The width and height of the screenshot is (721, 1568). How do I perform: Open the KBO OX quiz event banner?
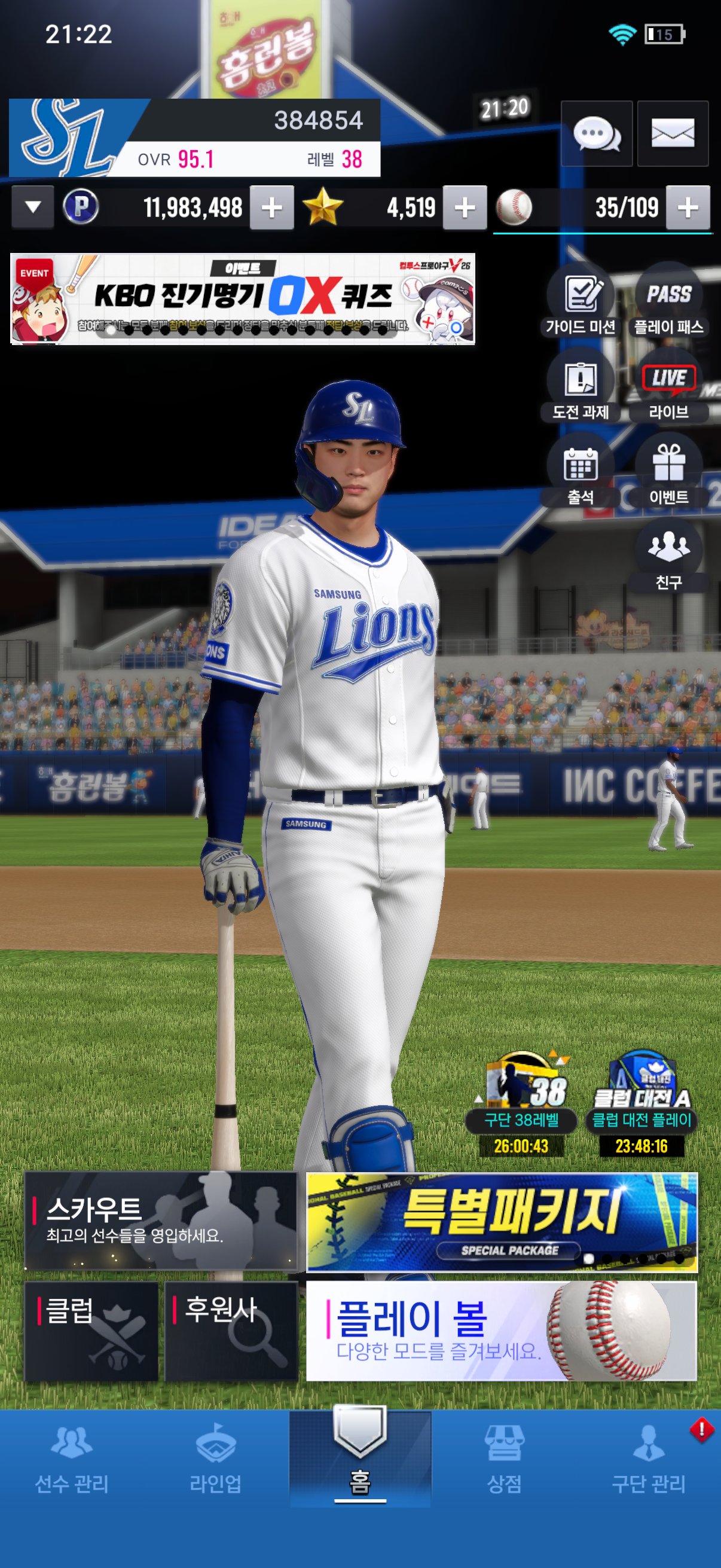(x=242, y=299)
